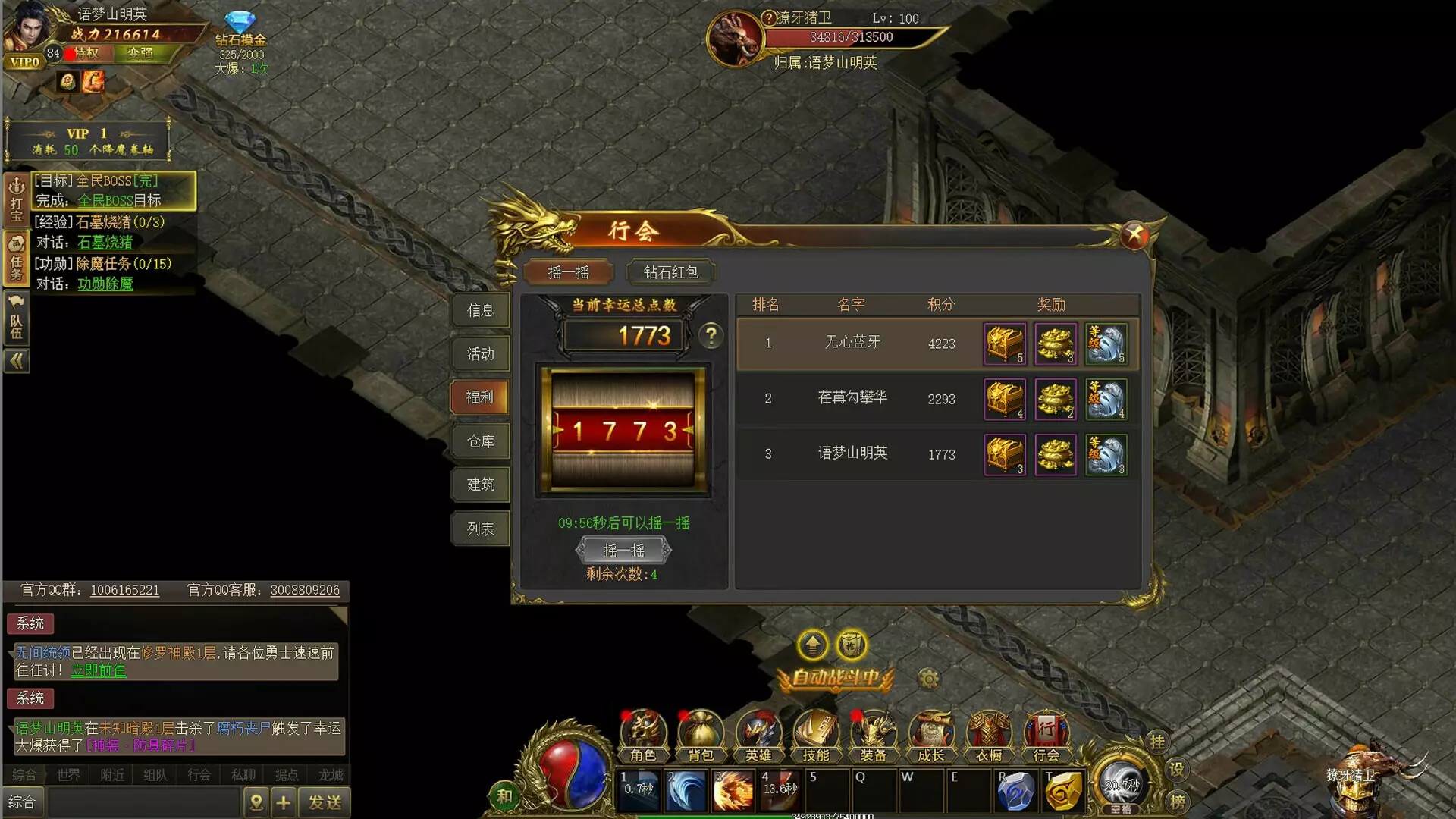Switch to the 世界 chat tab
Image resolution: width=1456 pixels, height=819 pixels.
(x=67, y=775)
